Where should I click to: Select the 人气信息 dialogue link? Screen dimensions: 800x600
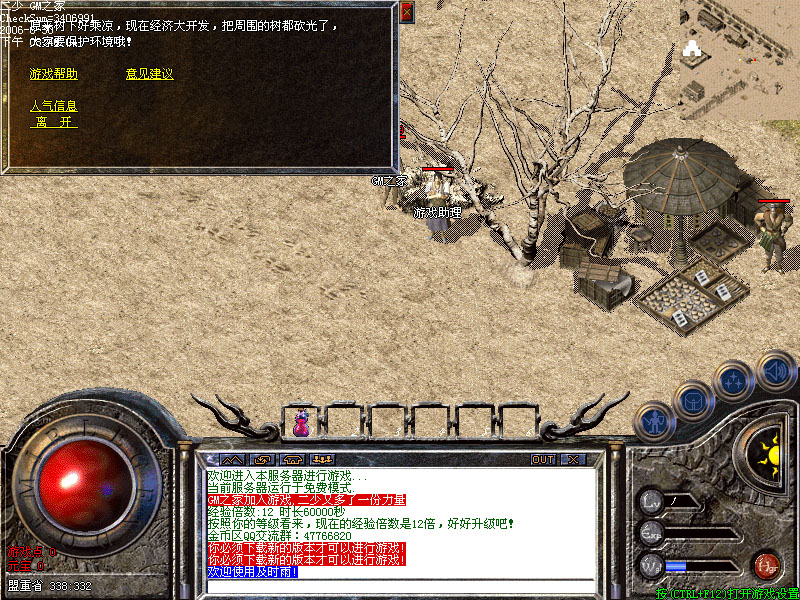pyautogui.click(x=54, y=106)
